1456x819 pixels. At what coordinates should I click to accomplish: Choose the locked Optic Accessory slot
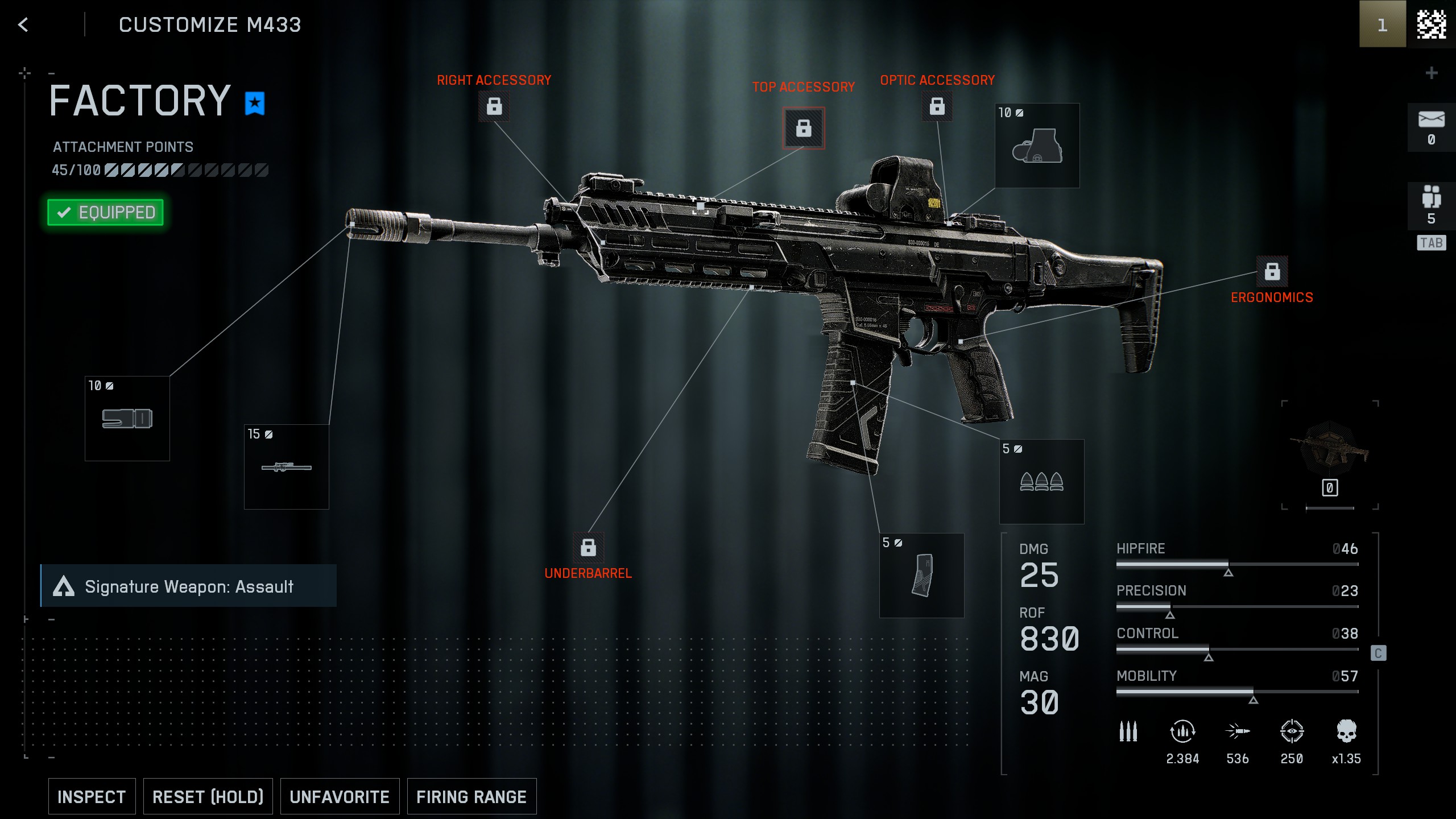[937, 106]
